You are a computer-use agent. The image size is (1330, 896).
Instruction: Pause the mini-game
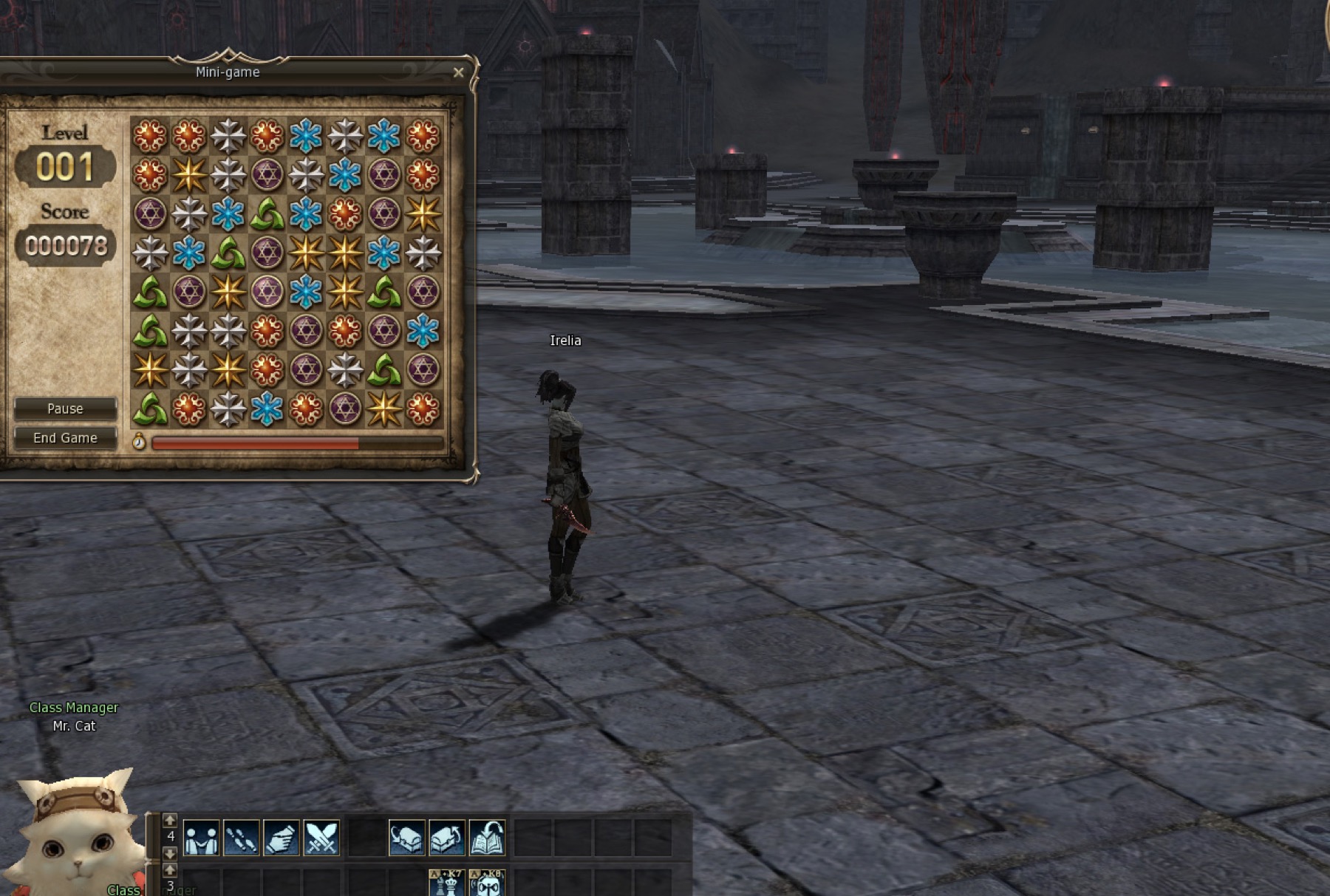click(65, 408)
